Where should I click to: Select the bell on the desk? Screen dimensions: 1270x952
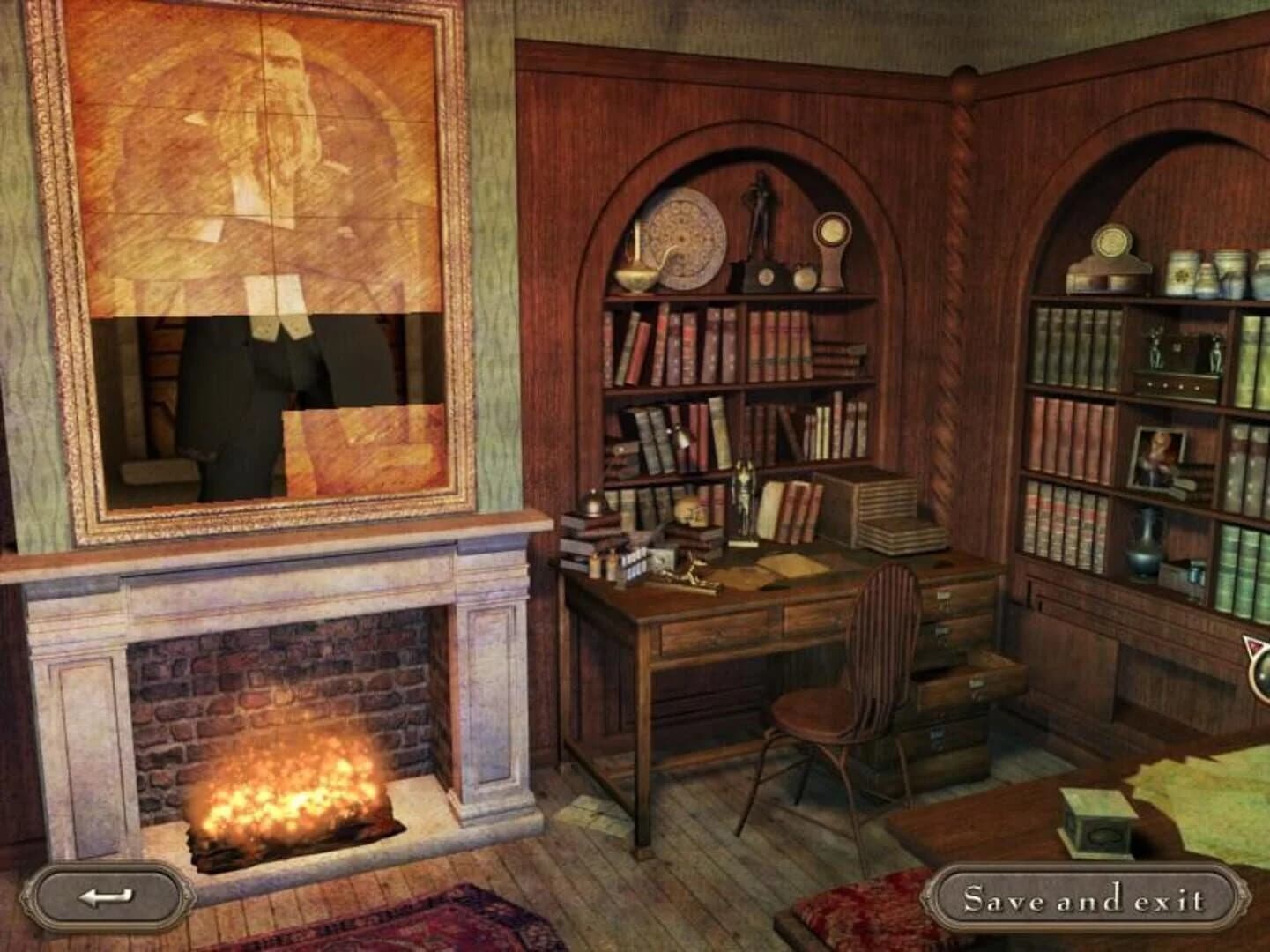pos(592,506)
